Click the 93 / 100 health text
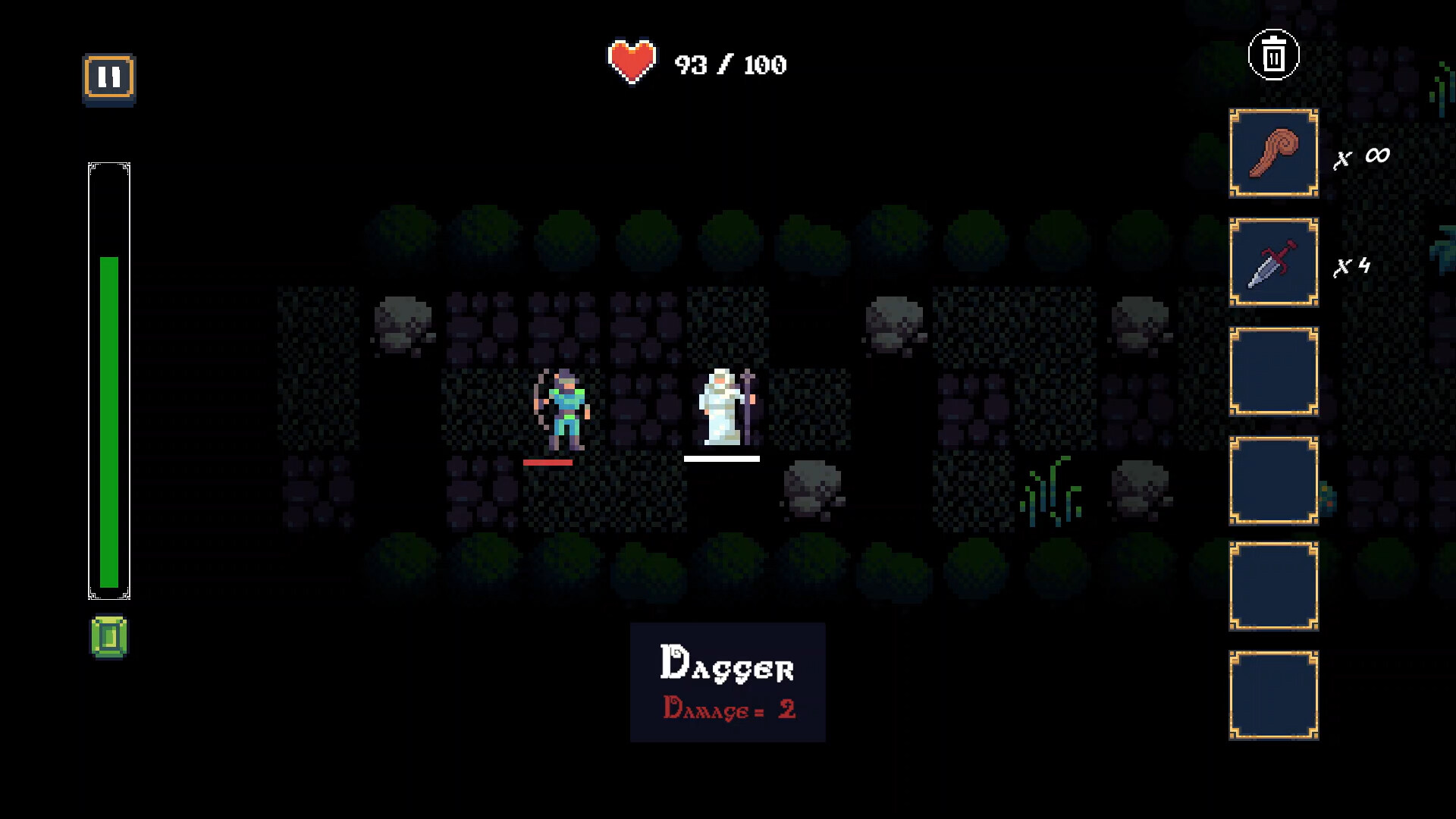The image size is (1456, 819). pyautogui.click(x=728, y=64)
